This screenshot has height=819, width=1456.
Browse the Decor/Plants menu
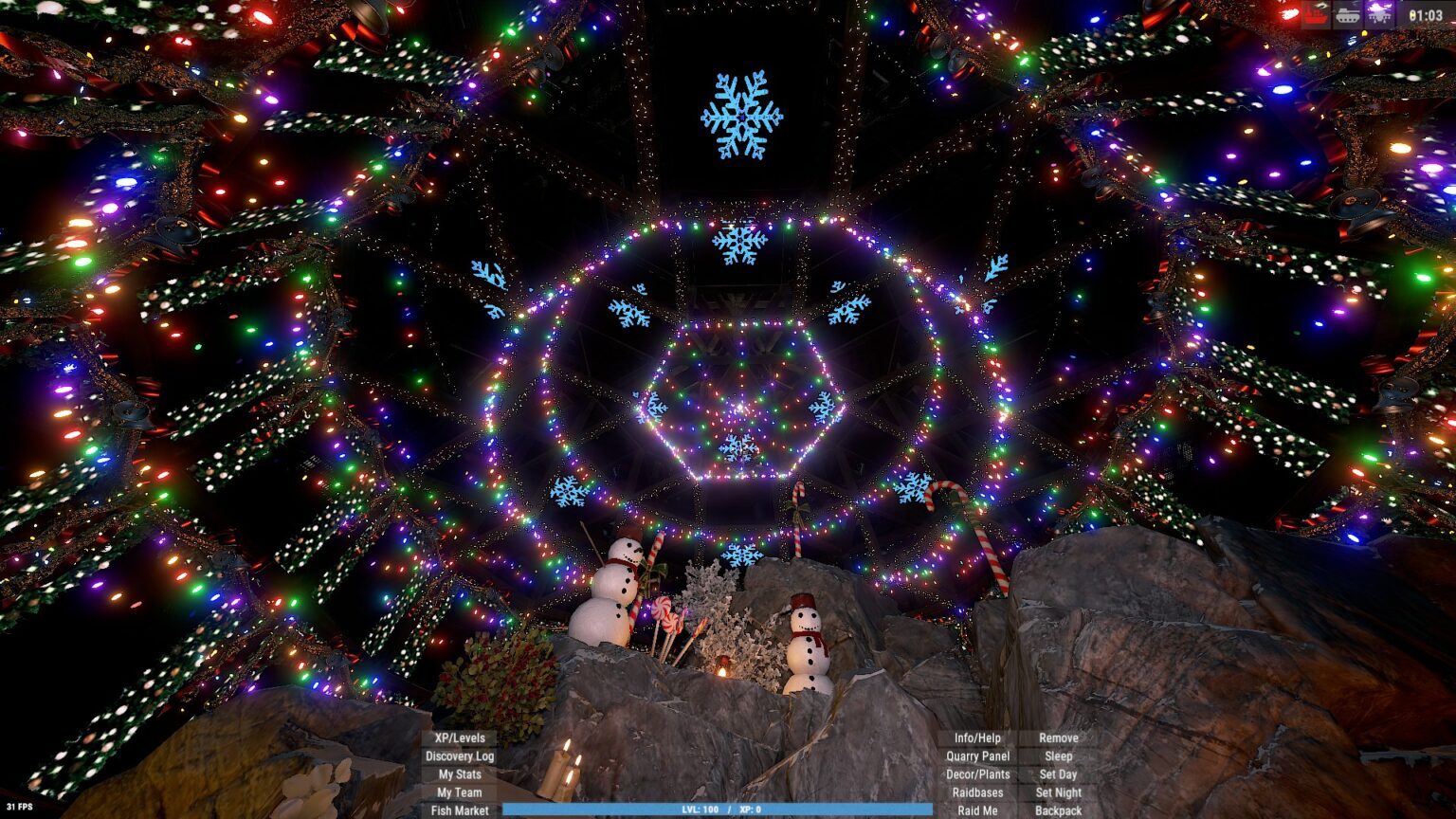pyautogui.click(x=977, y=774)
